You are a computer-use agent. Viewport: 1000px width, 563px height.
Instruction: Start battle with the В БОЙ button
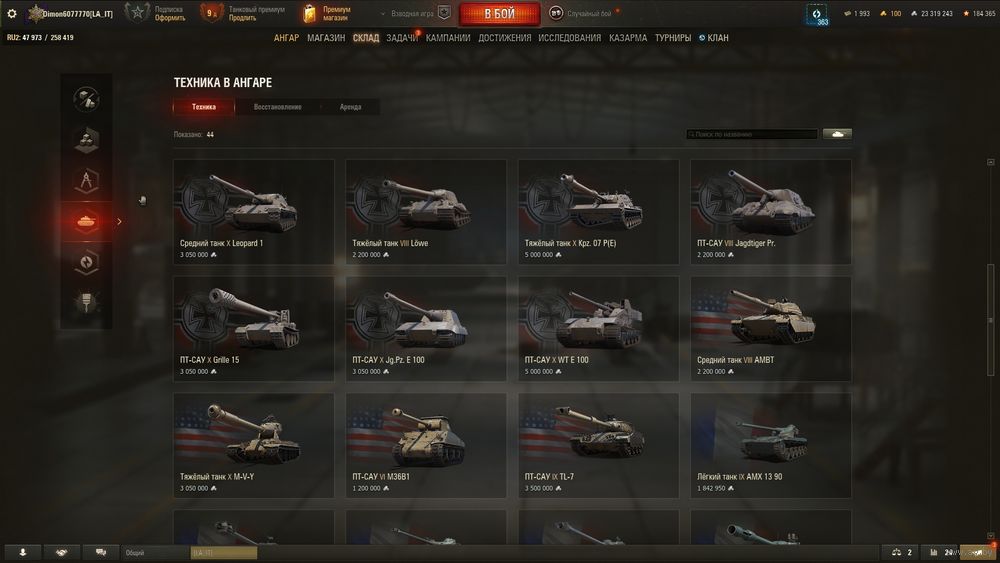coord(499,14)
